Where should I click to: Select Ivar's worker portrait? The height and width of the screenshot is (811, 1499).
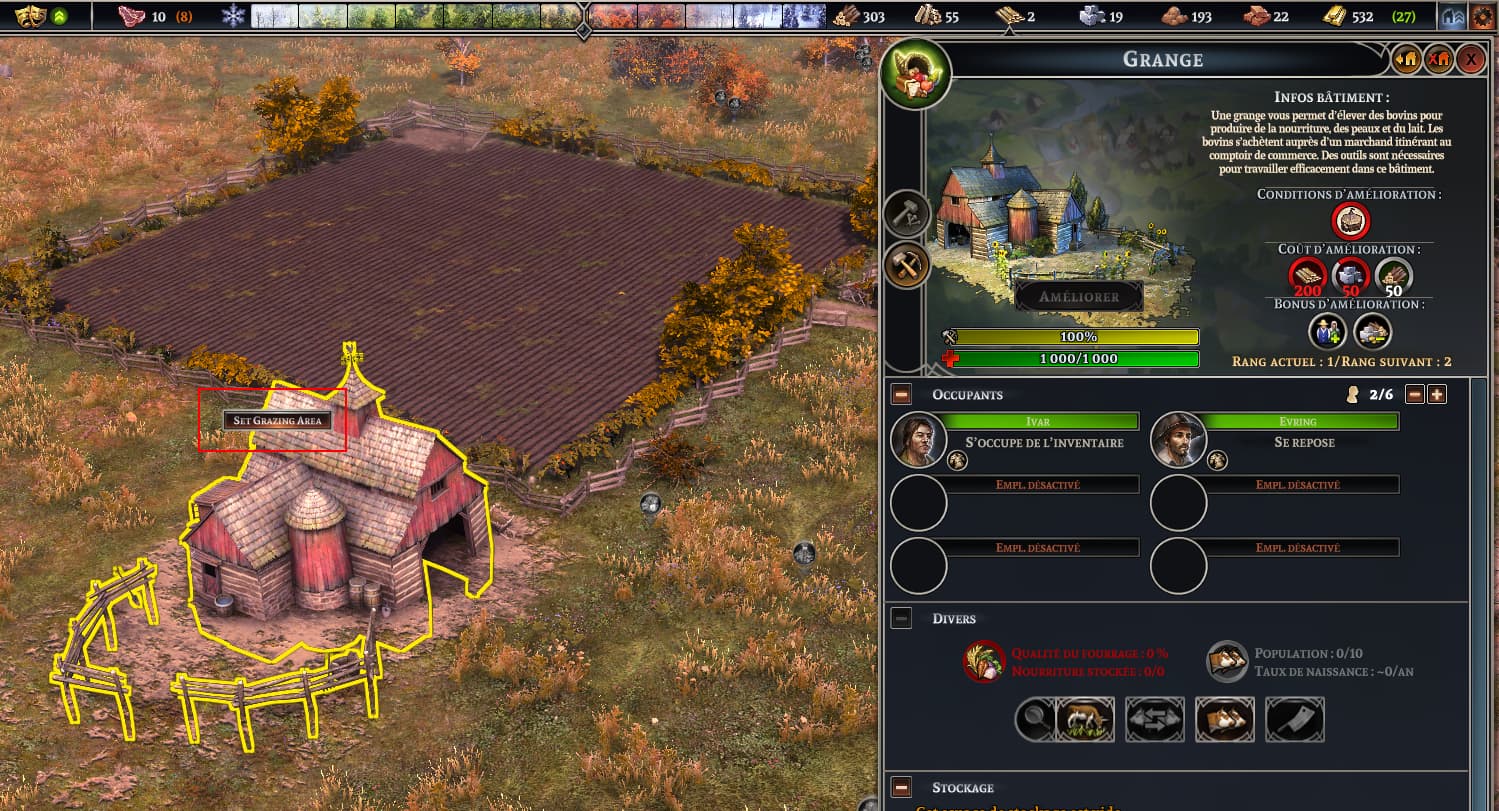[919, 440]
